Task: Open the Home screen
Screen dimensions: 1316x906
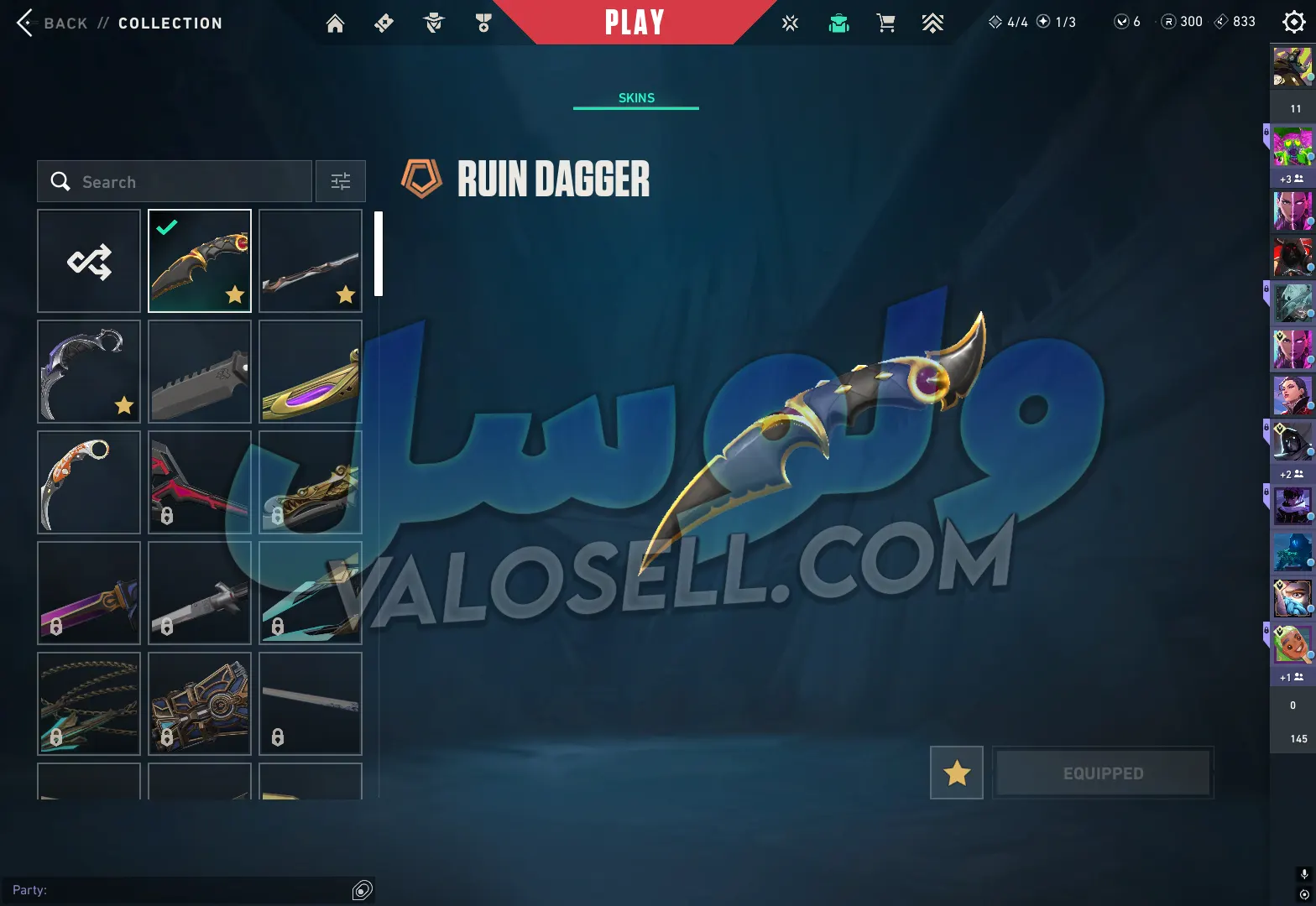Action: coord(335,23)
